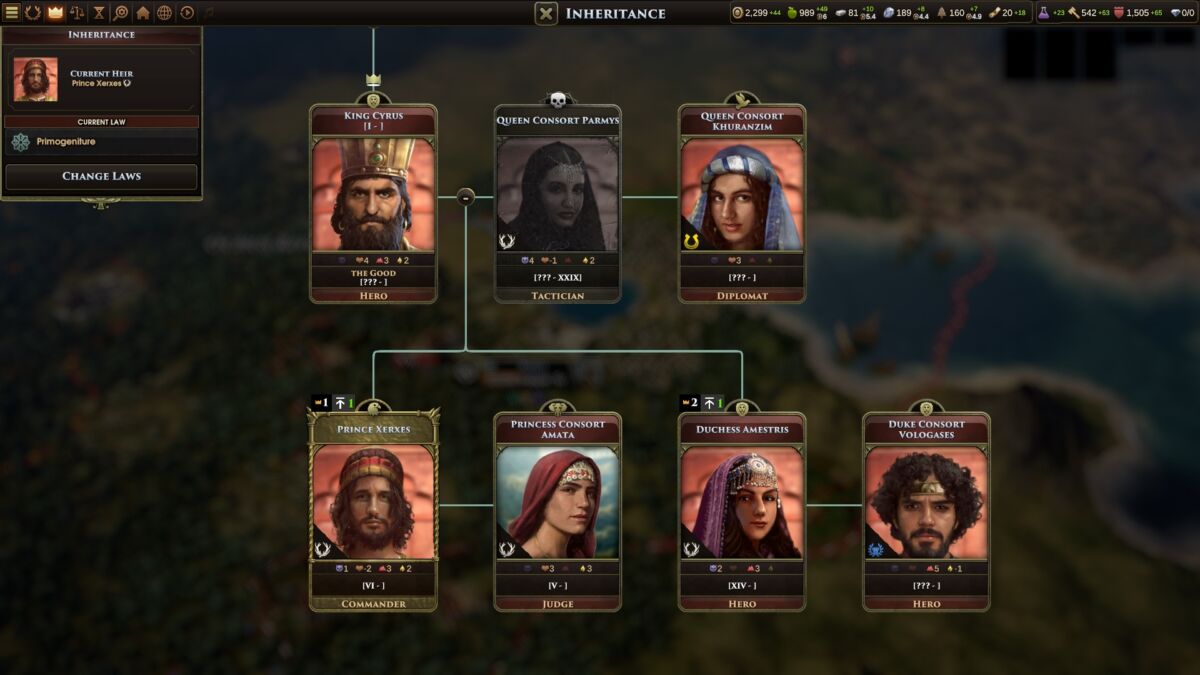Click the circular play arrow toolbar icon

(187, 13)
